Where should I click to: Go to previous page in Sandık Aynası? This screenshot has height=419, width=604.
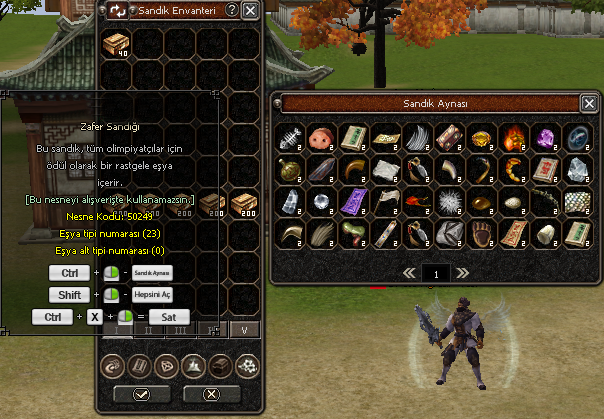(x=408, y=272)
